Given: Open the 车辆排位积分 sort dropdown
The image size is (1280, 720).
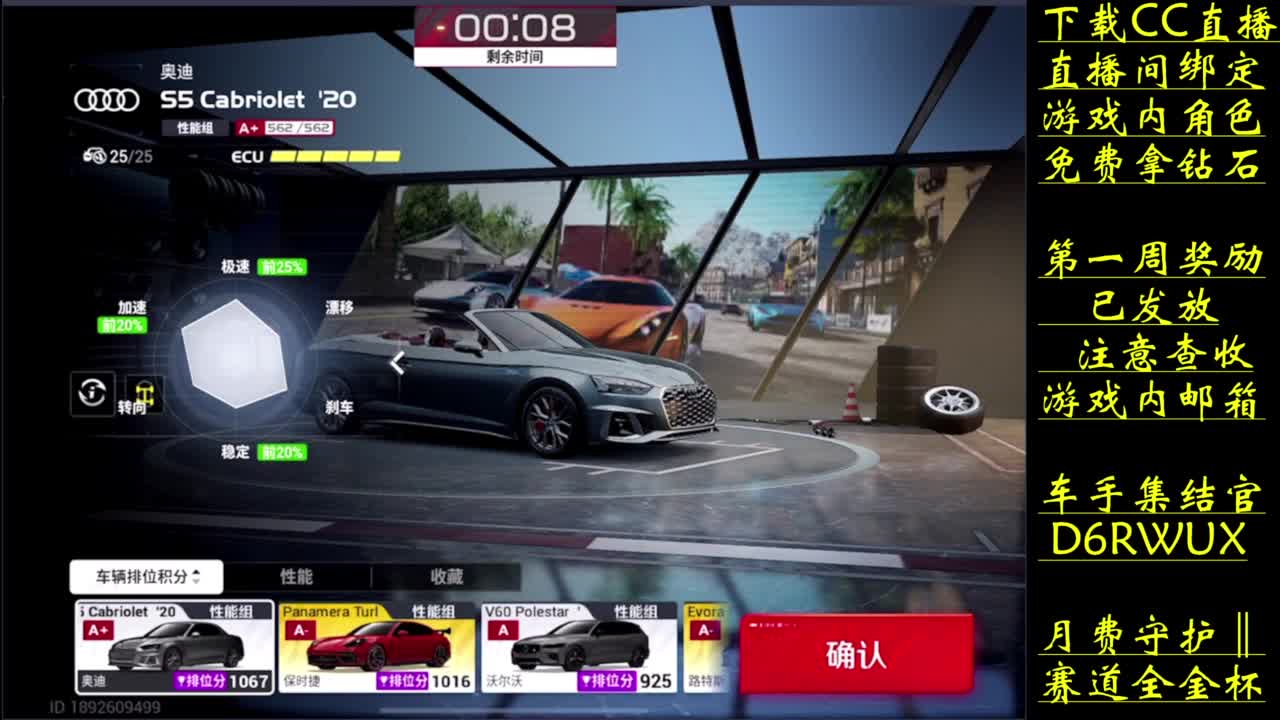Looking at the screenshot, I should click(146, 576).
